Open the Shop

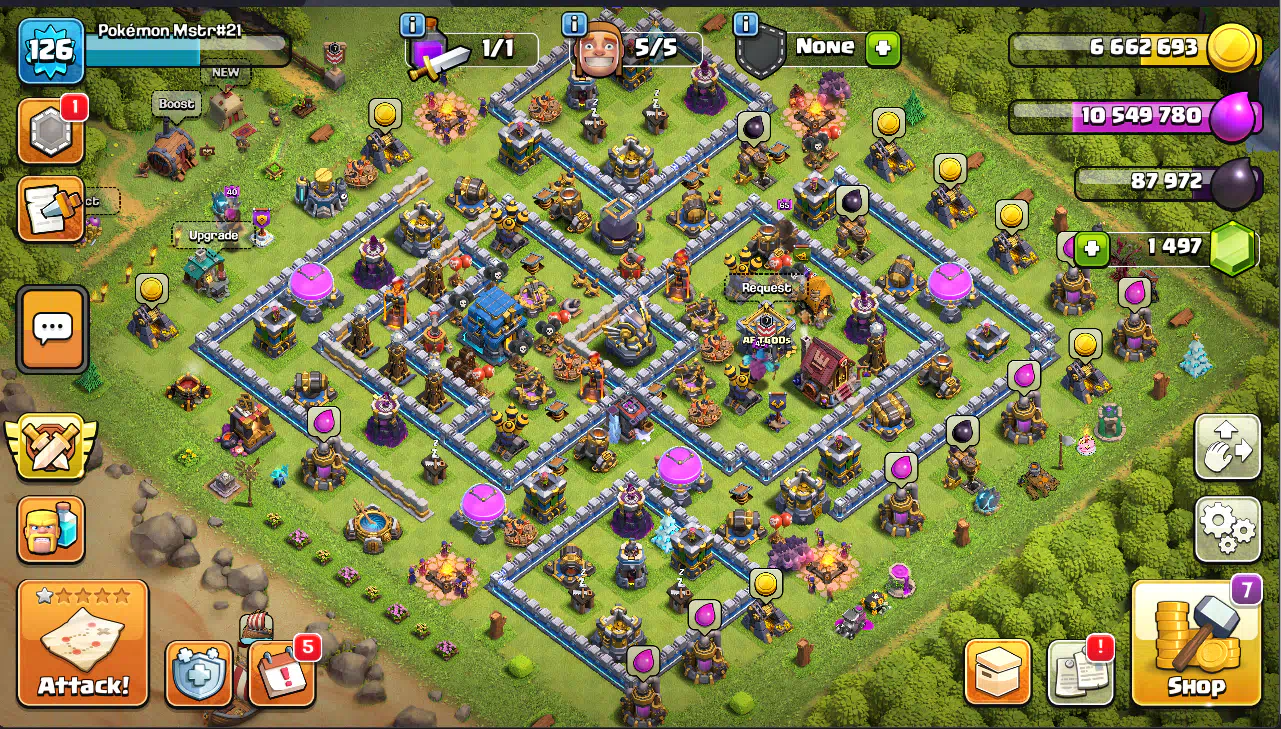pos(1196,643)
